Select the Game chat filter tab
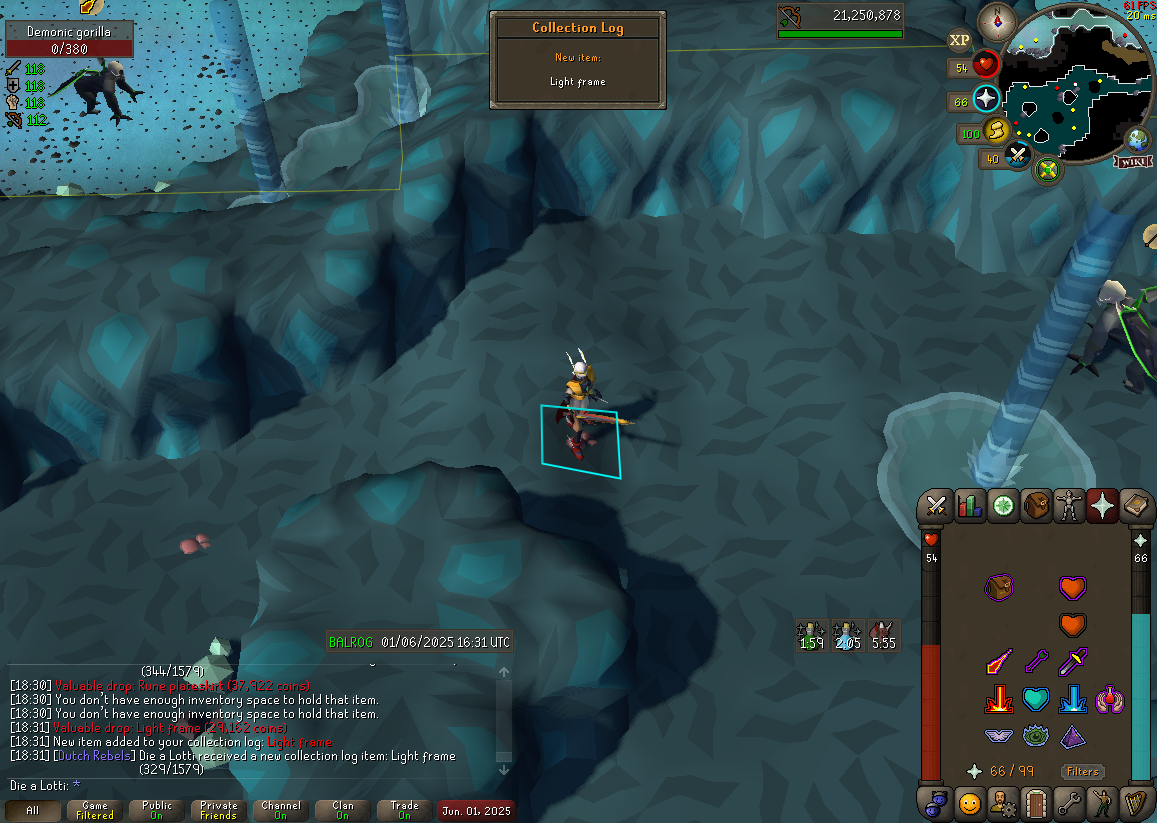The image size is (1157, 823). [x=95, y=810]
